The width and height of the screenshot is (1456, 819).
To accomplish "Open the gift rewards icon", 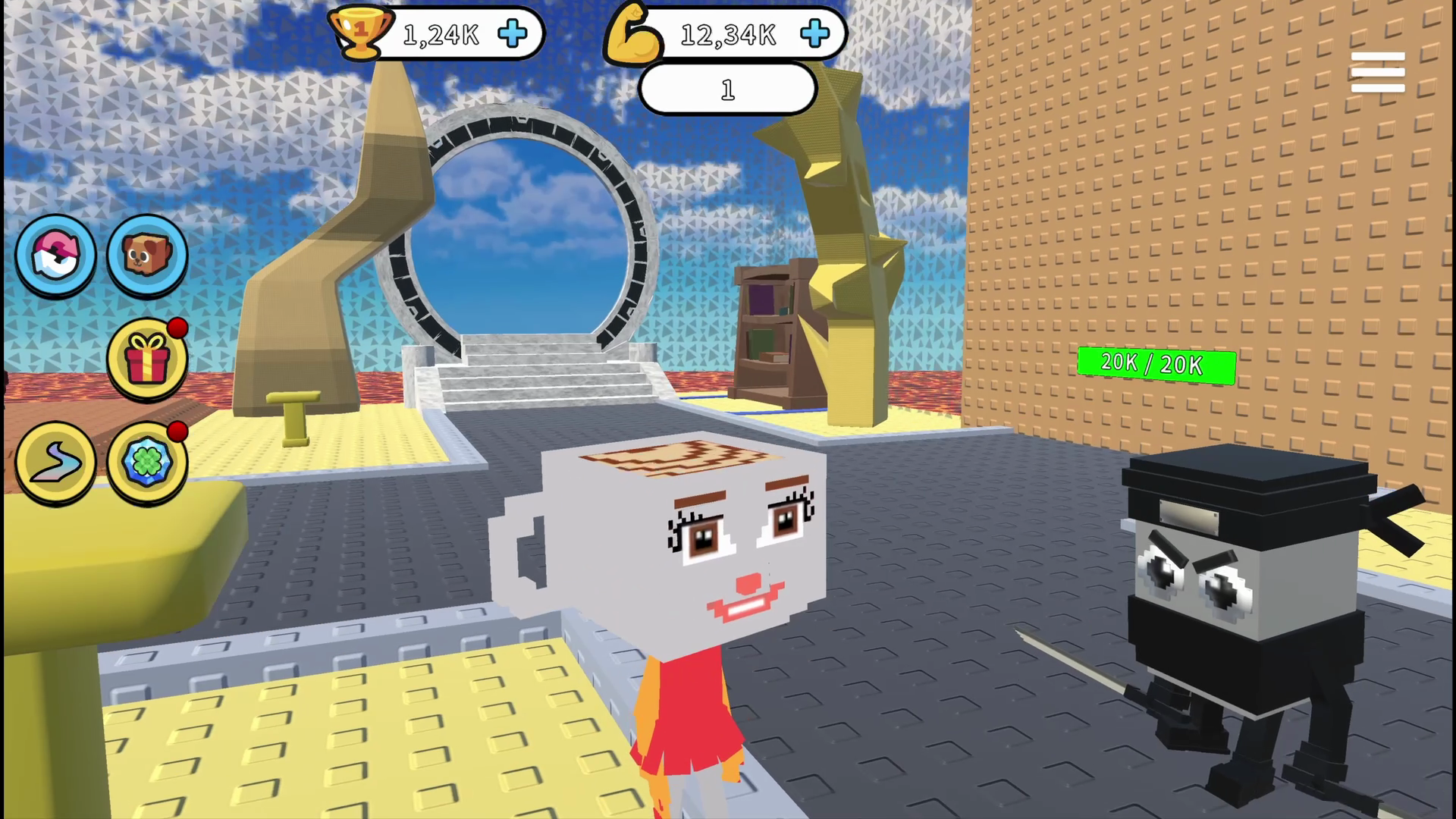I will tap(146, 359).
